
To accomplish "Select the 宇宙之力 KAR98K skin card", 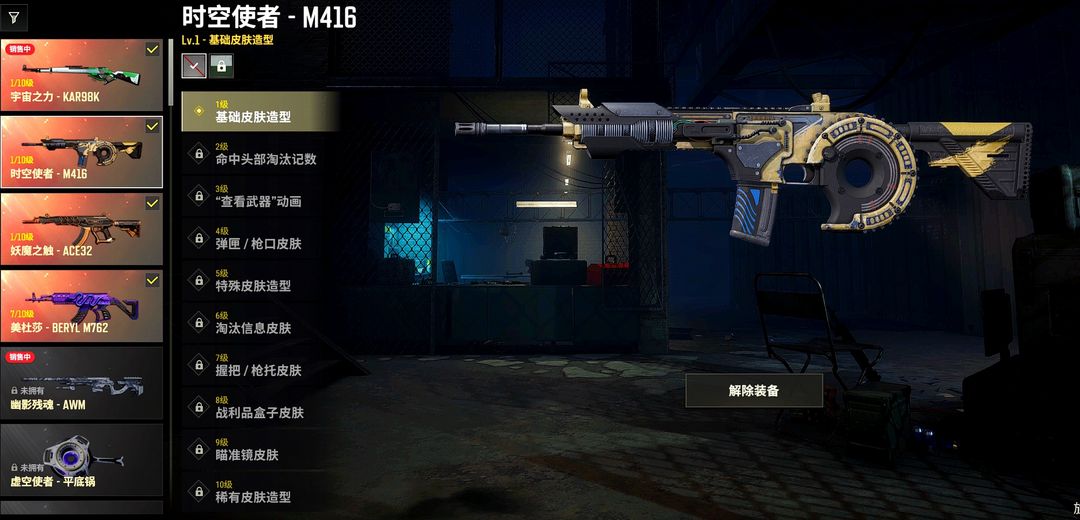I will [x=82, y=76].
